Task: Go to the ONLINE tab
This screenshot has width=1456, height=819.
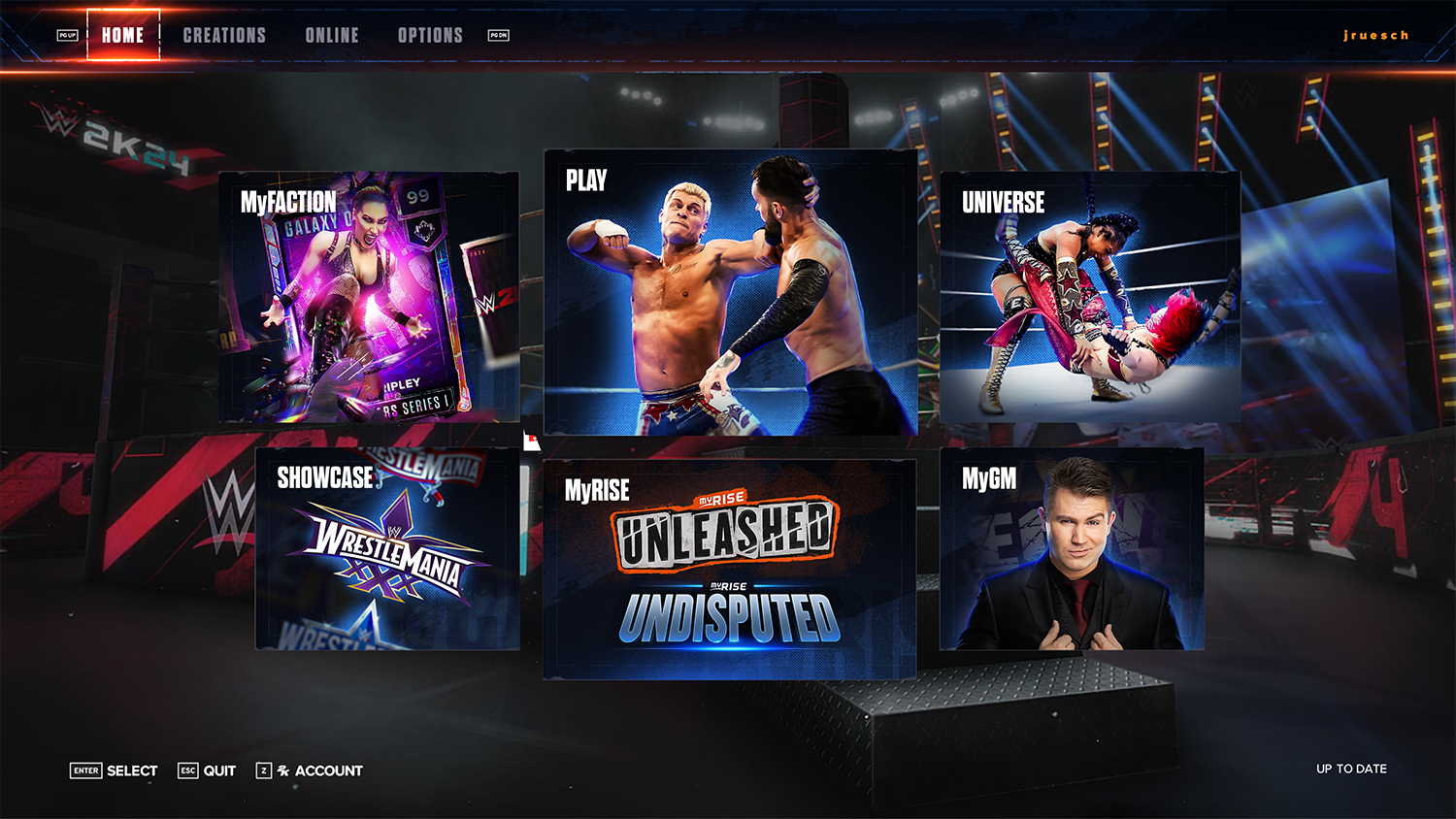Action: [x=332, y=35]
